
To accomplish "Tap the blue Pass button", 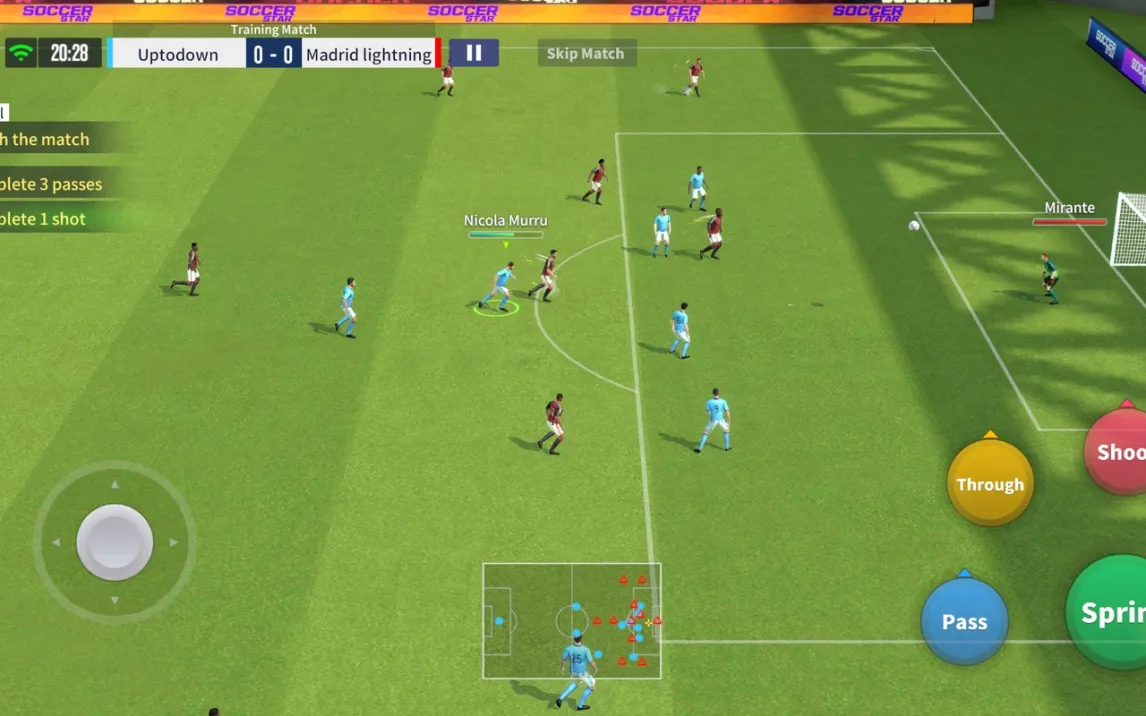I will (964, 621).
